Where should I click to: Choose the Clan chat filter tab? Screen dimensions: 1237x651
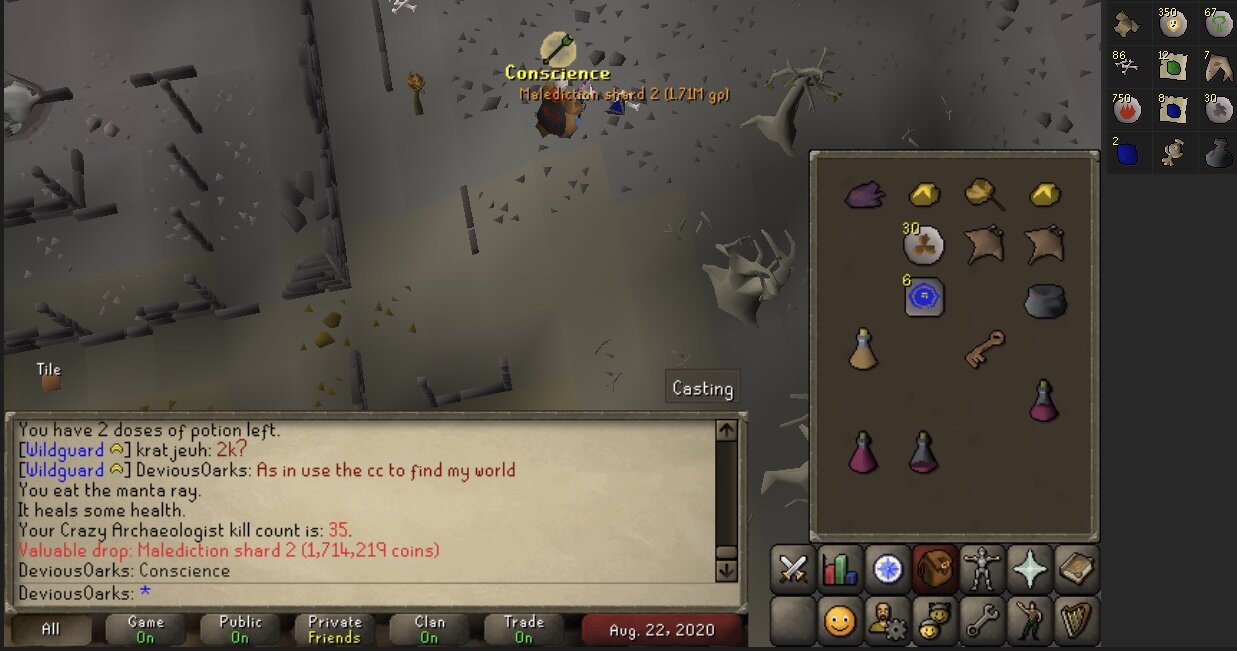click(x=429, y=630)
